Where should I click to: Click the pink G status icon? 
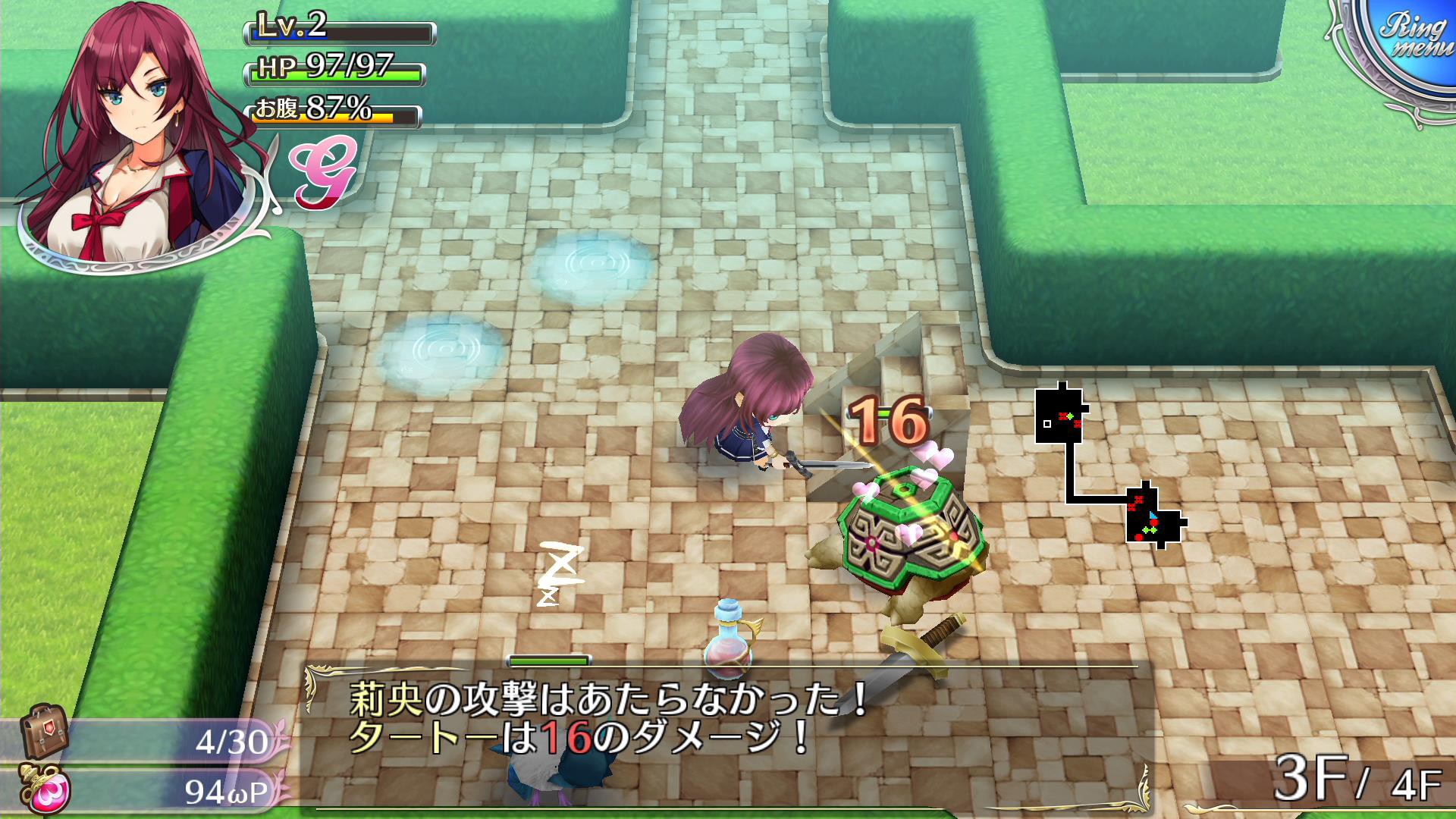click(x=323, y=173)
